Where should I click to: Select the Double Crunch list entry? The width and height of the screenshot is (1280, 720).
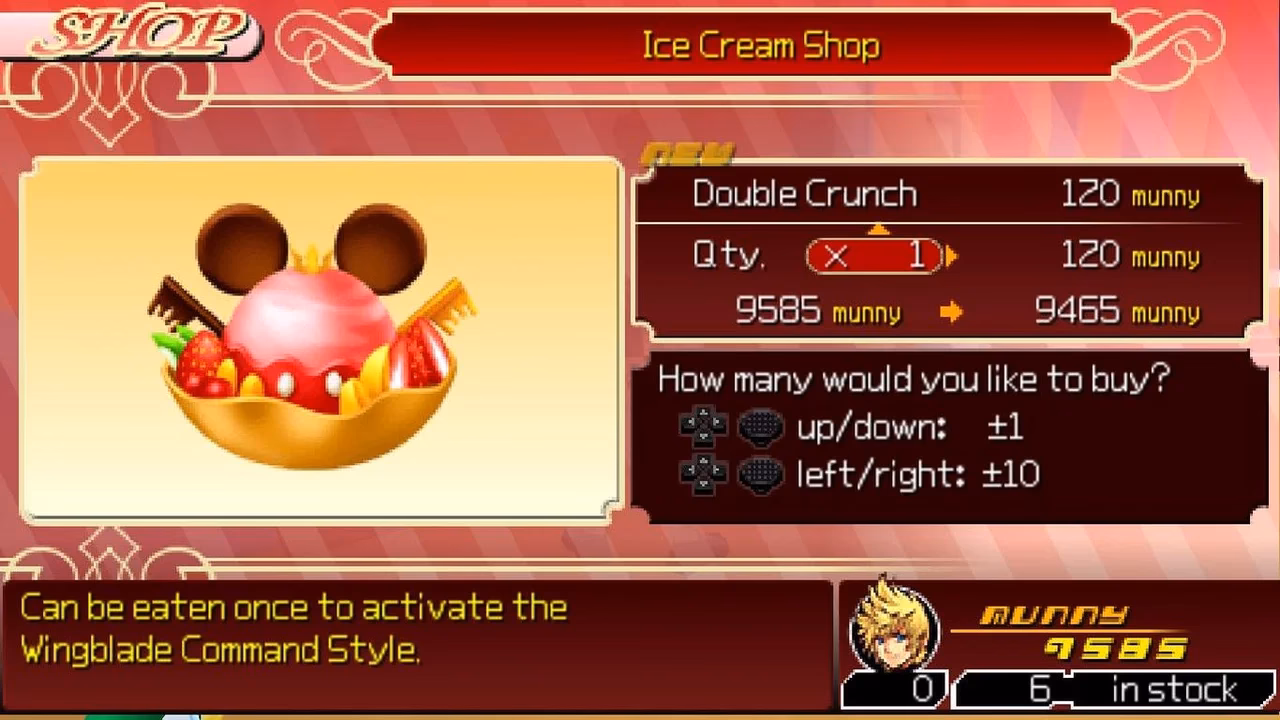(x=806, y=193)
